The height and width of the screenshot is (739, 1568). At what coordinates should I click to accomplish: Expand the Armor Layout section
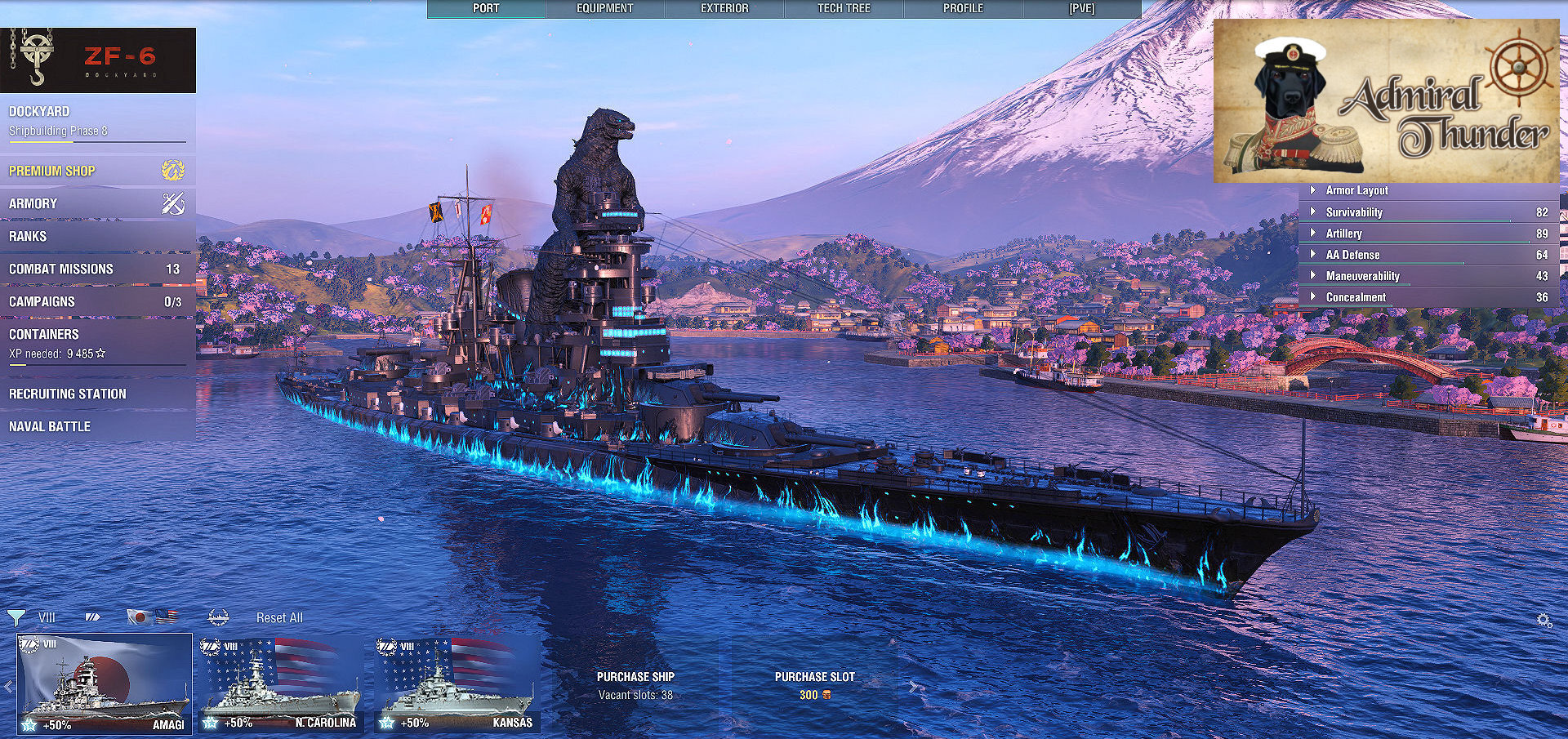point(1356,190)
